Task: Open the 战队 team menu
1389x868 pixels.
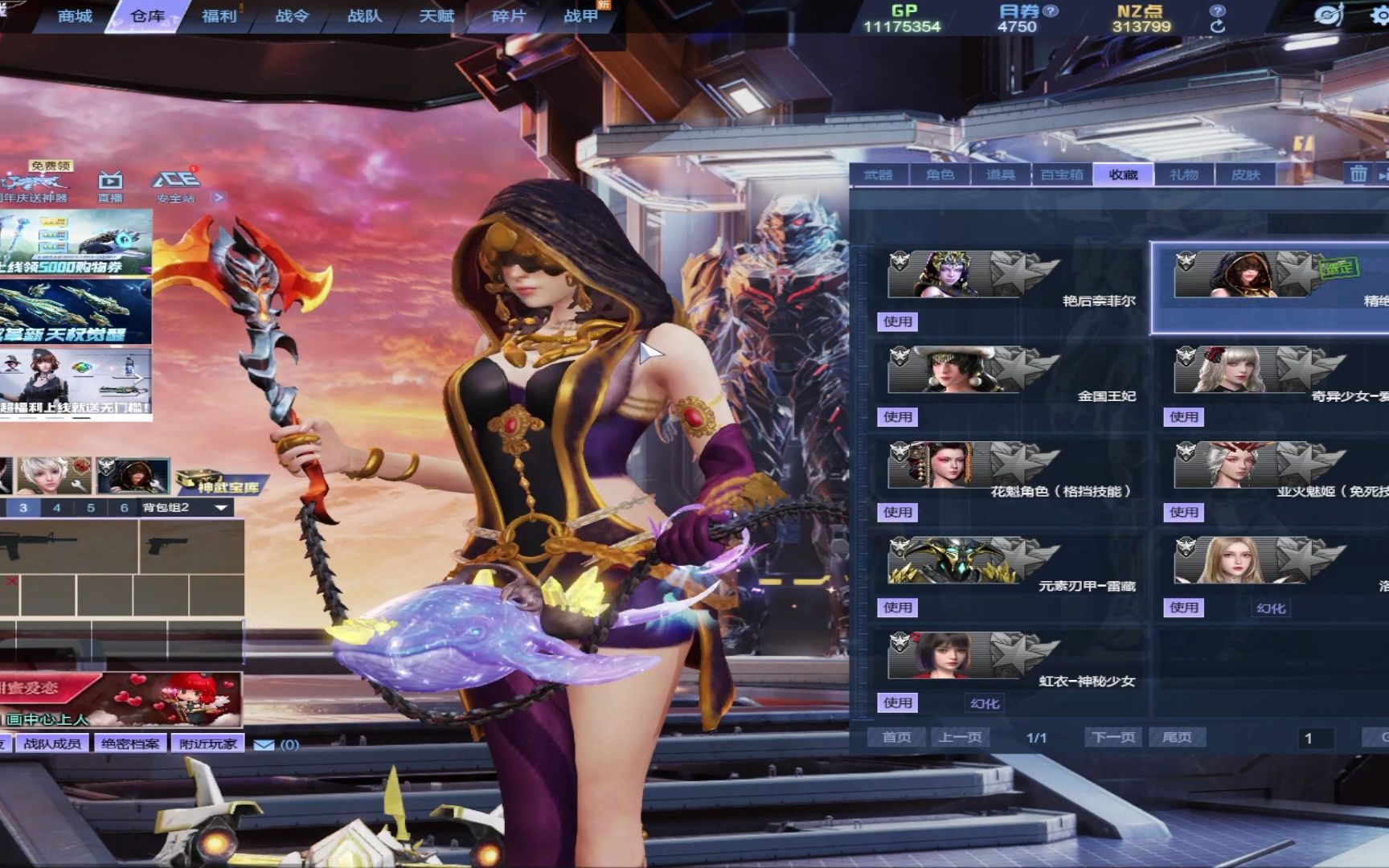Action: pos(364,16)
